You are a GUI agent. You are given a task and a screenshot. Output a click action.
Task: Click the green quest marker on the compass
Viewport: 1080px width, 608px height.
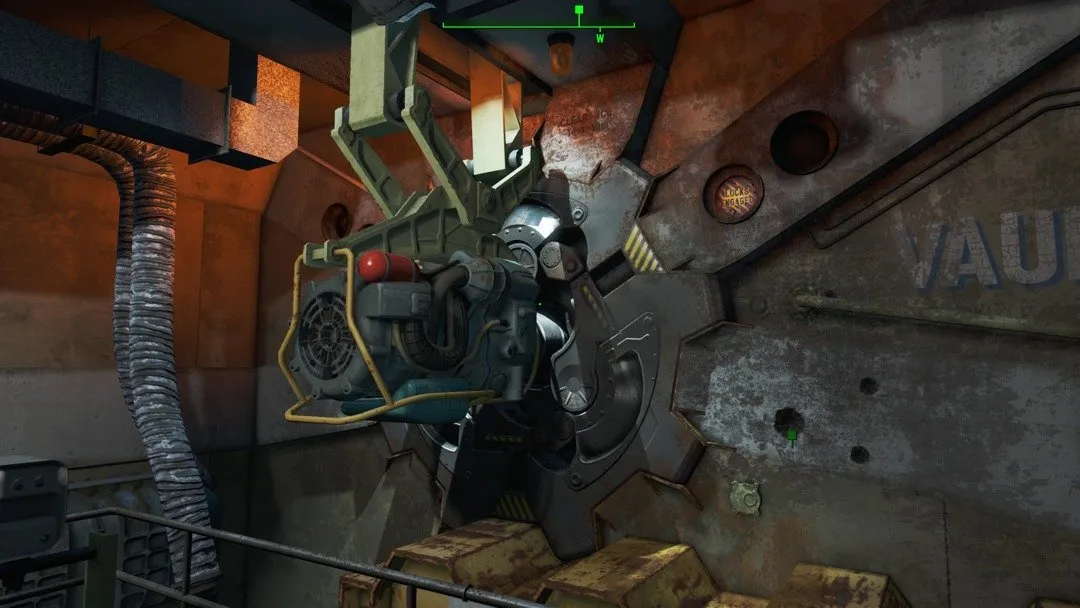578,11
